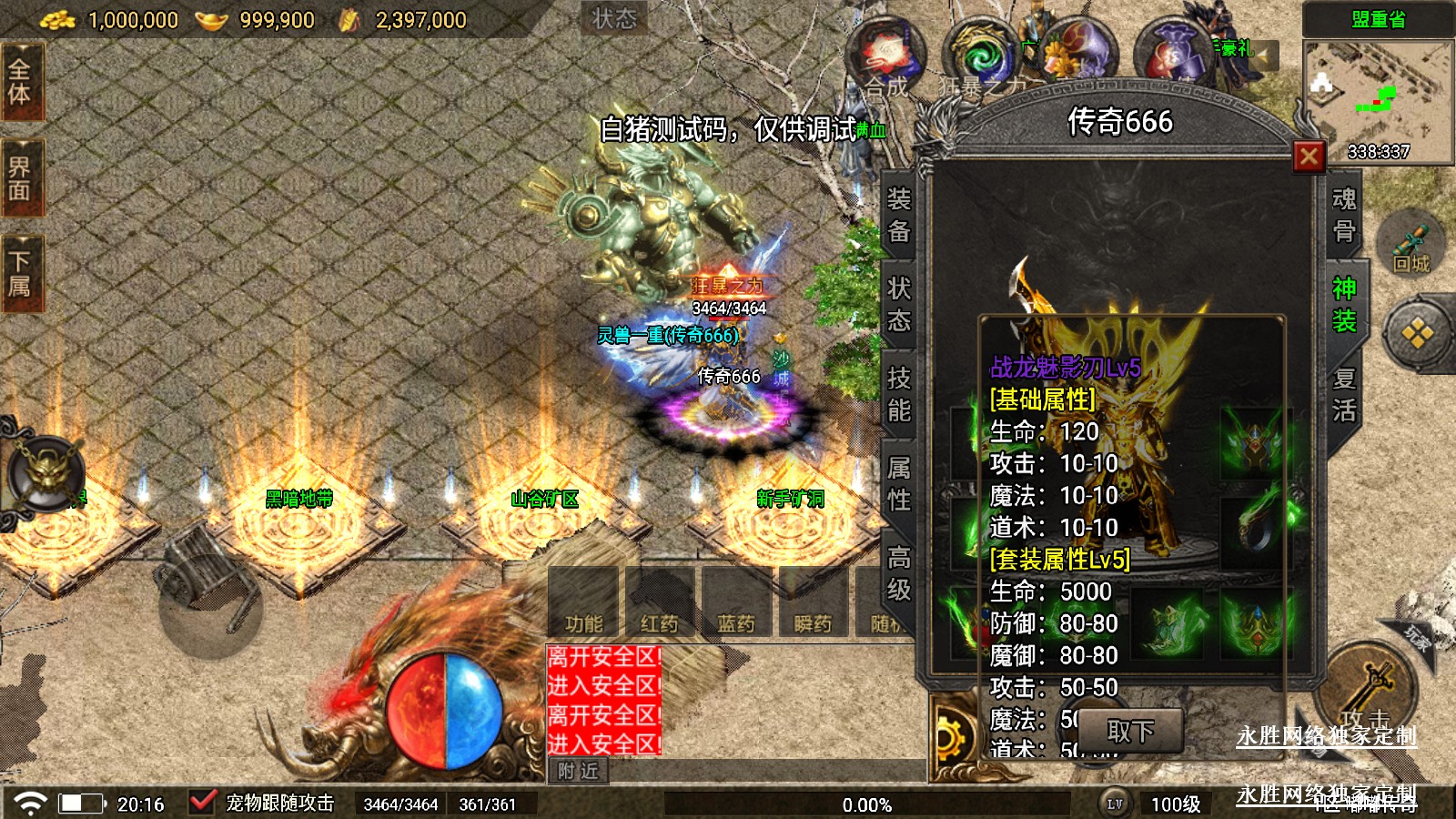Select the 技能 skills tab

tap(899, 394)
